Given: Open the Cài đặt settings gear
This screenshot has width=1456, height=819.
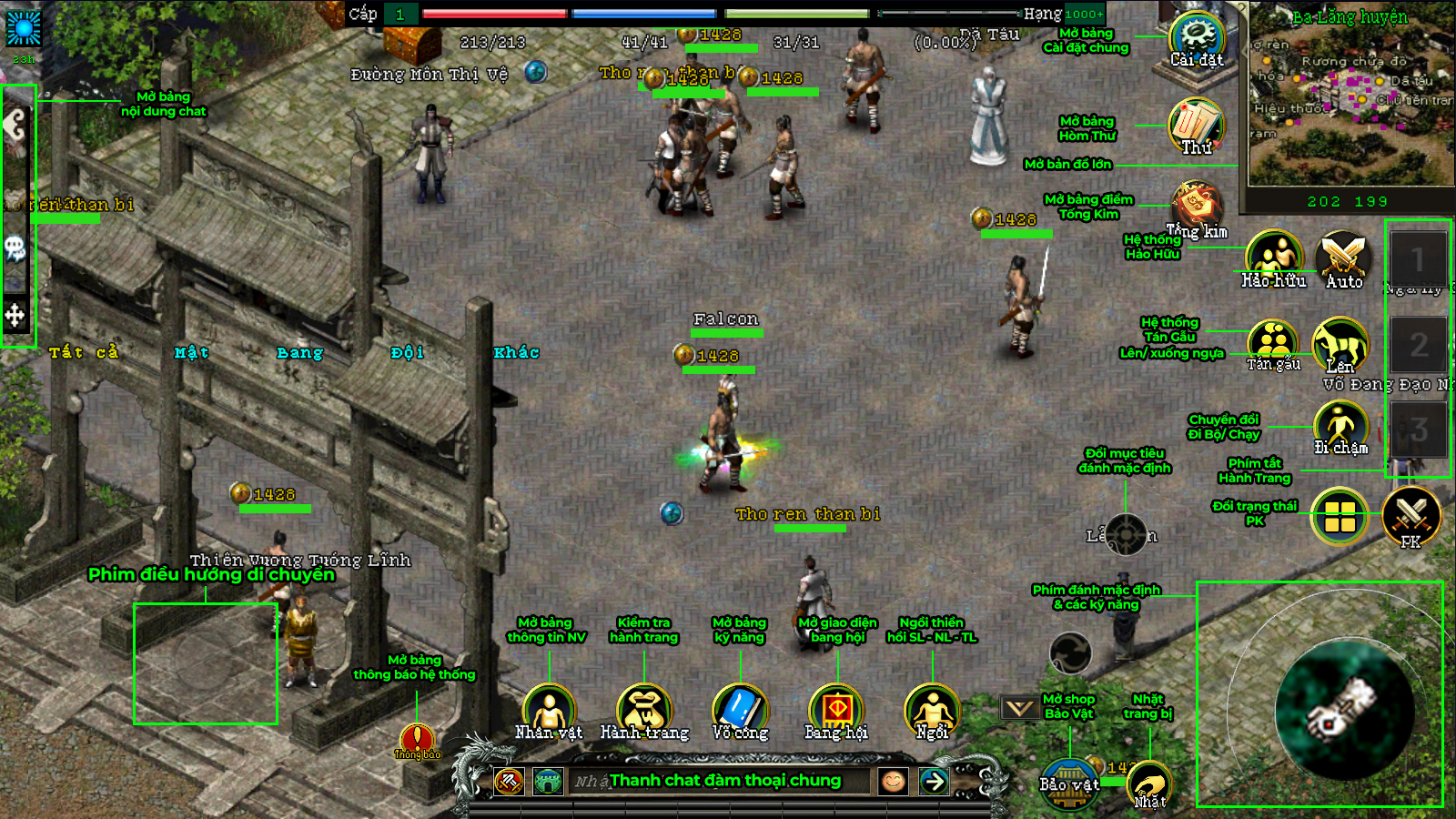Looking at the screenshot, I should tap(1197, 38).
